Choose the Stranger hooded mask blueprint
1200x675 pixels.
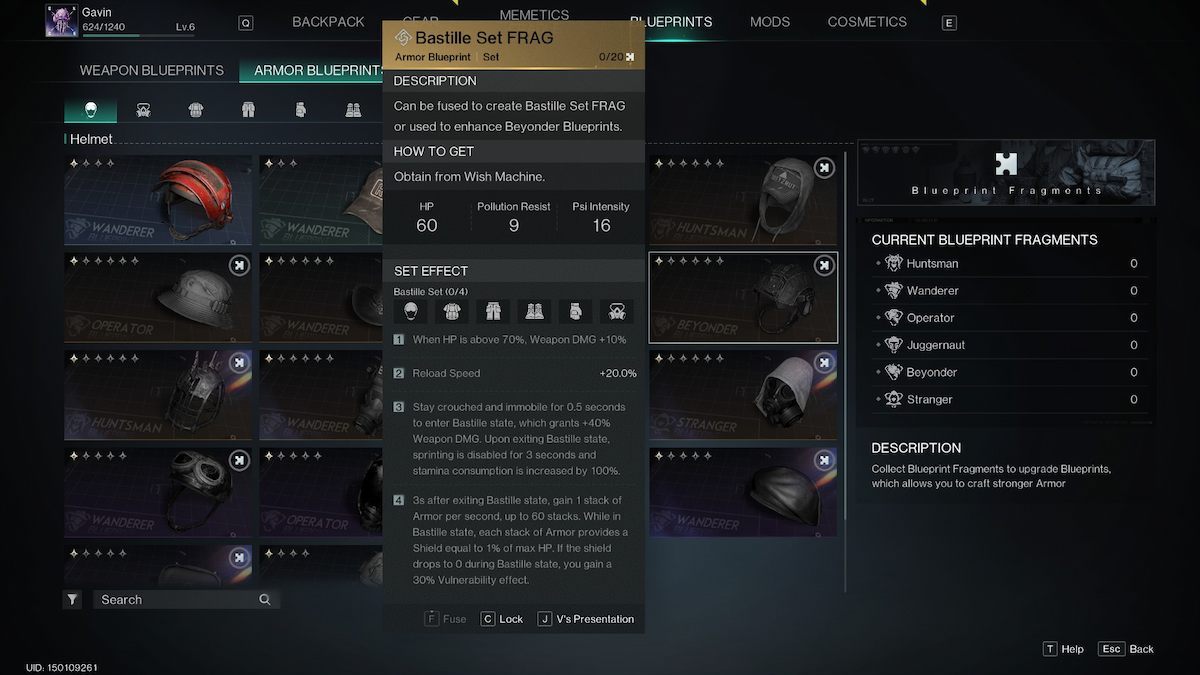[743, 394]
